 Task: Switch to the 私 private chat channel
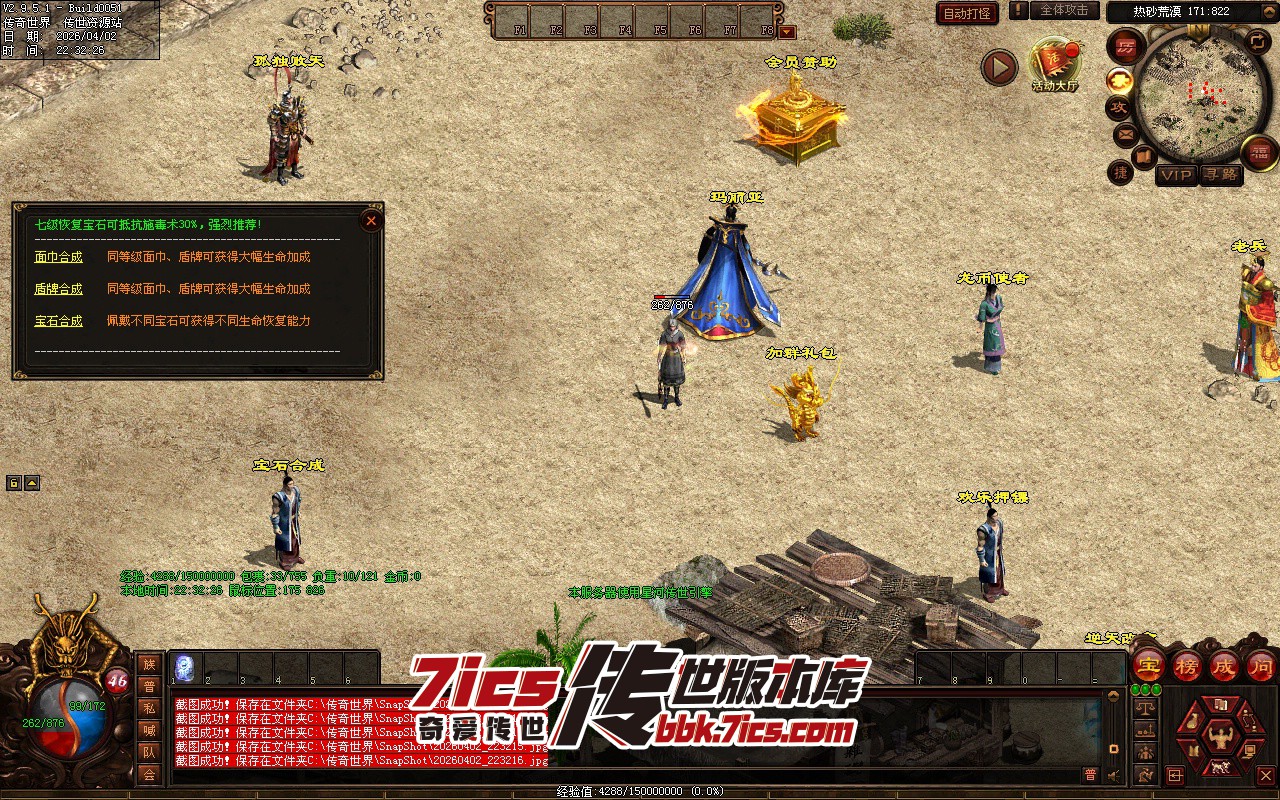pos(149,708)
